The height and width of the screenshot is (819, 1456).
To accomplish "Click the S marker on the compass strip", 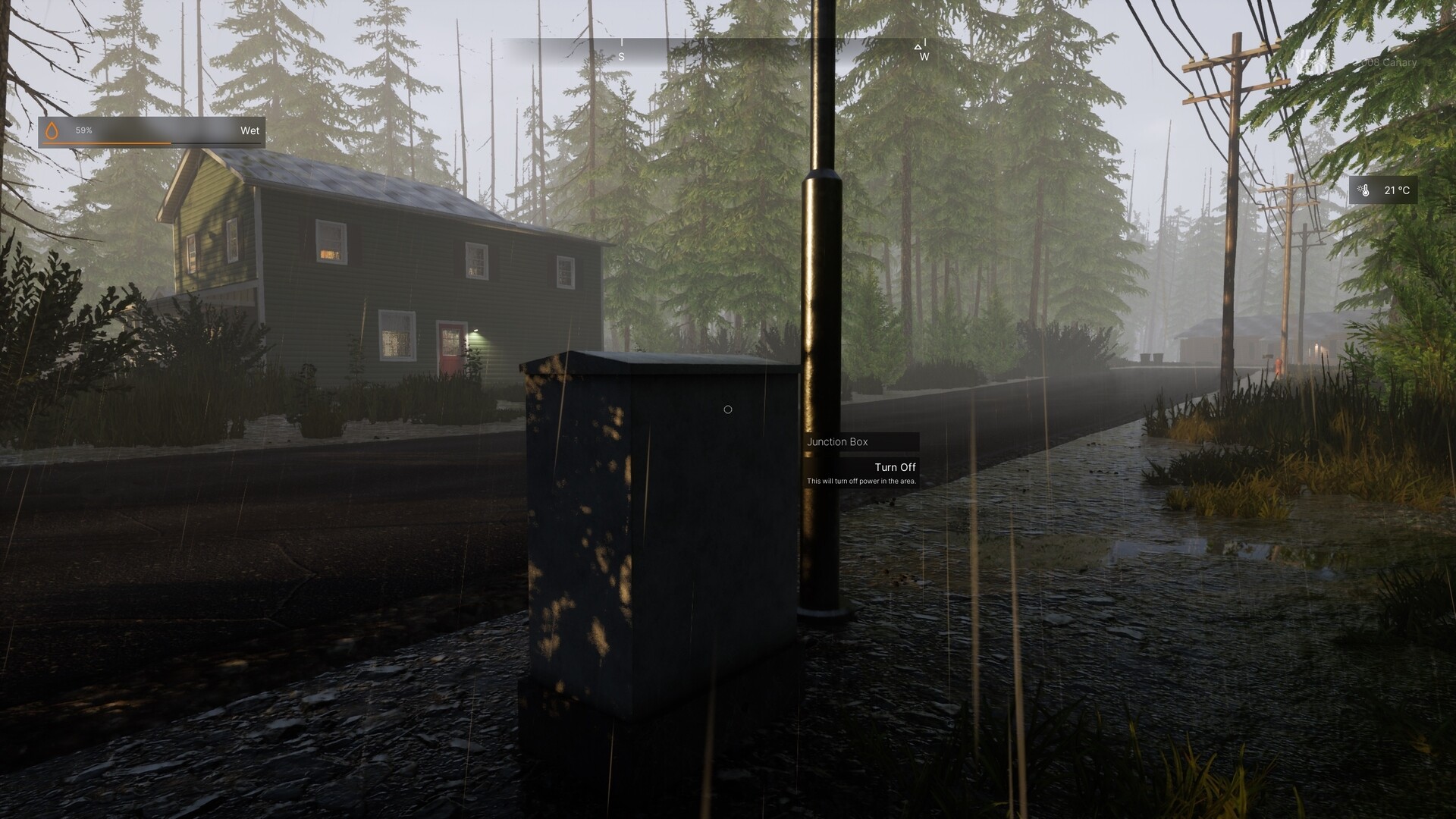I will pyautogui.click(x=623, y=55).
